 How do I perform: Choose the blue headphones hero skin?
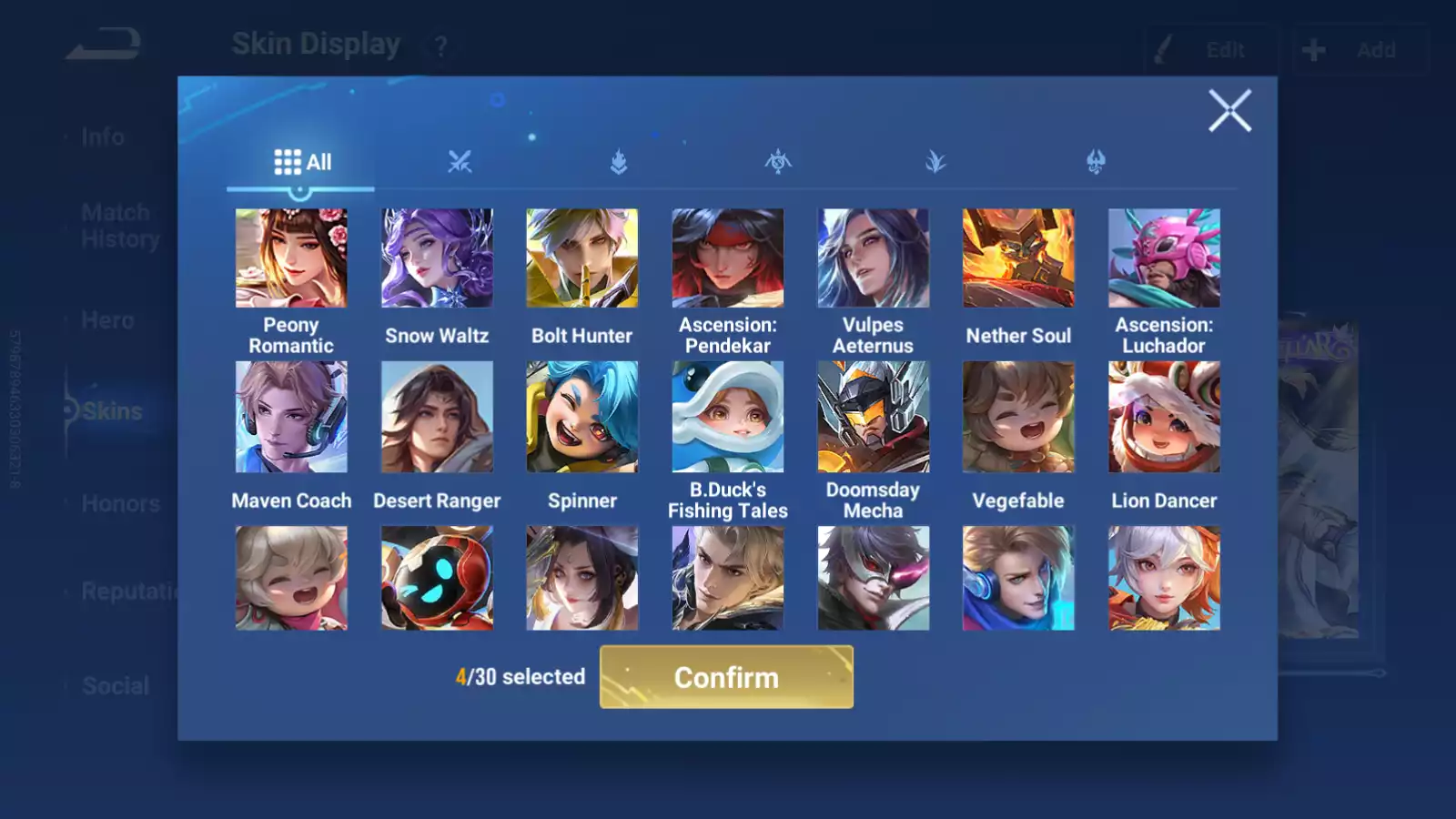1018,578
